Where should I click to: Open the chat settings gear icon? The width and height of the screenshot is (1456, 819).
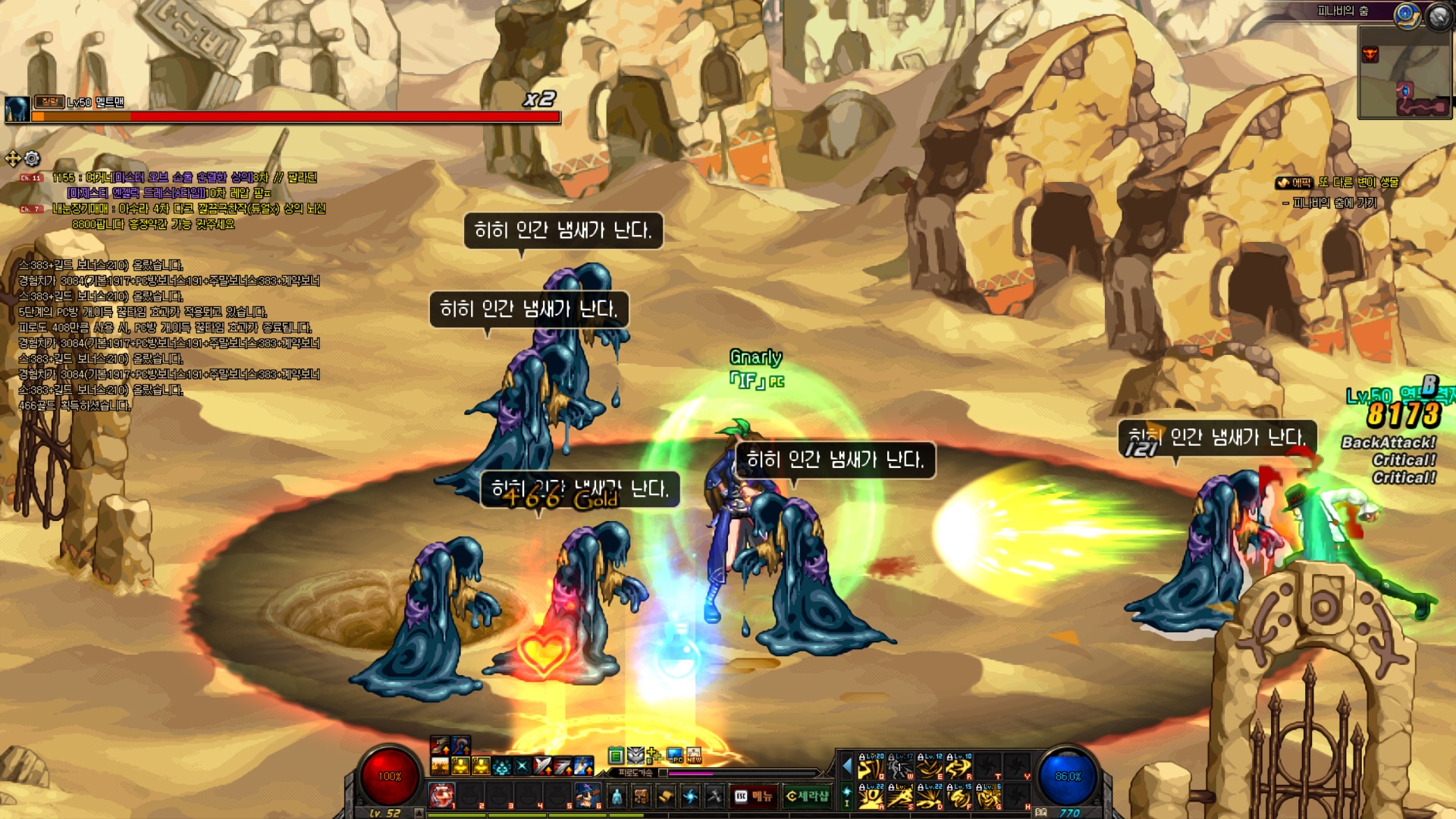click(x=32, y=158)
